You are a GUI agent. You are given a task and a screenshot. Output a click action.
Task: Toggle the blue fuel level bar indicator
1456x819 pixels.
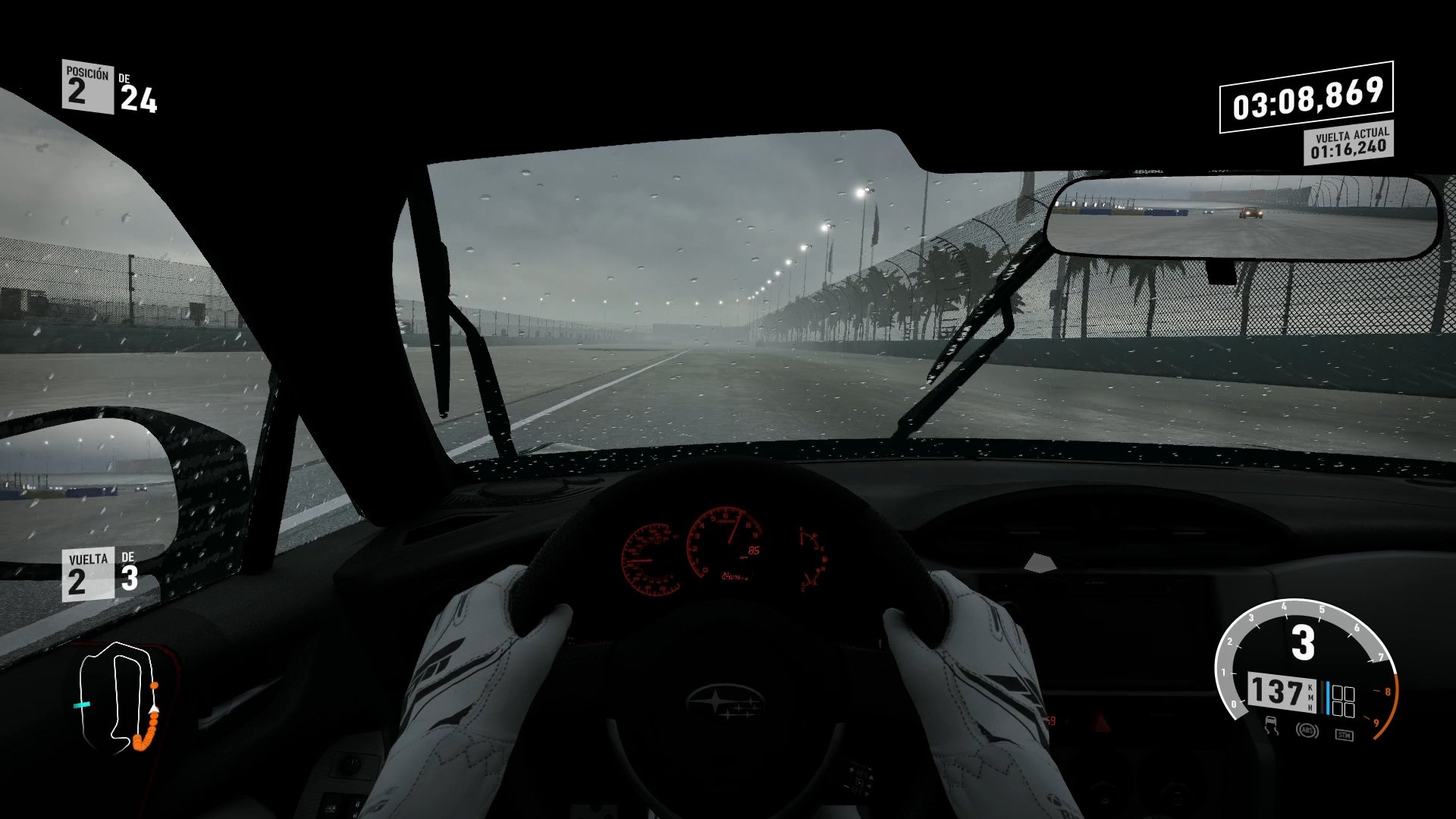pyautogui.click(x=1329, y=696)
